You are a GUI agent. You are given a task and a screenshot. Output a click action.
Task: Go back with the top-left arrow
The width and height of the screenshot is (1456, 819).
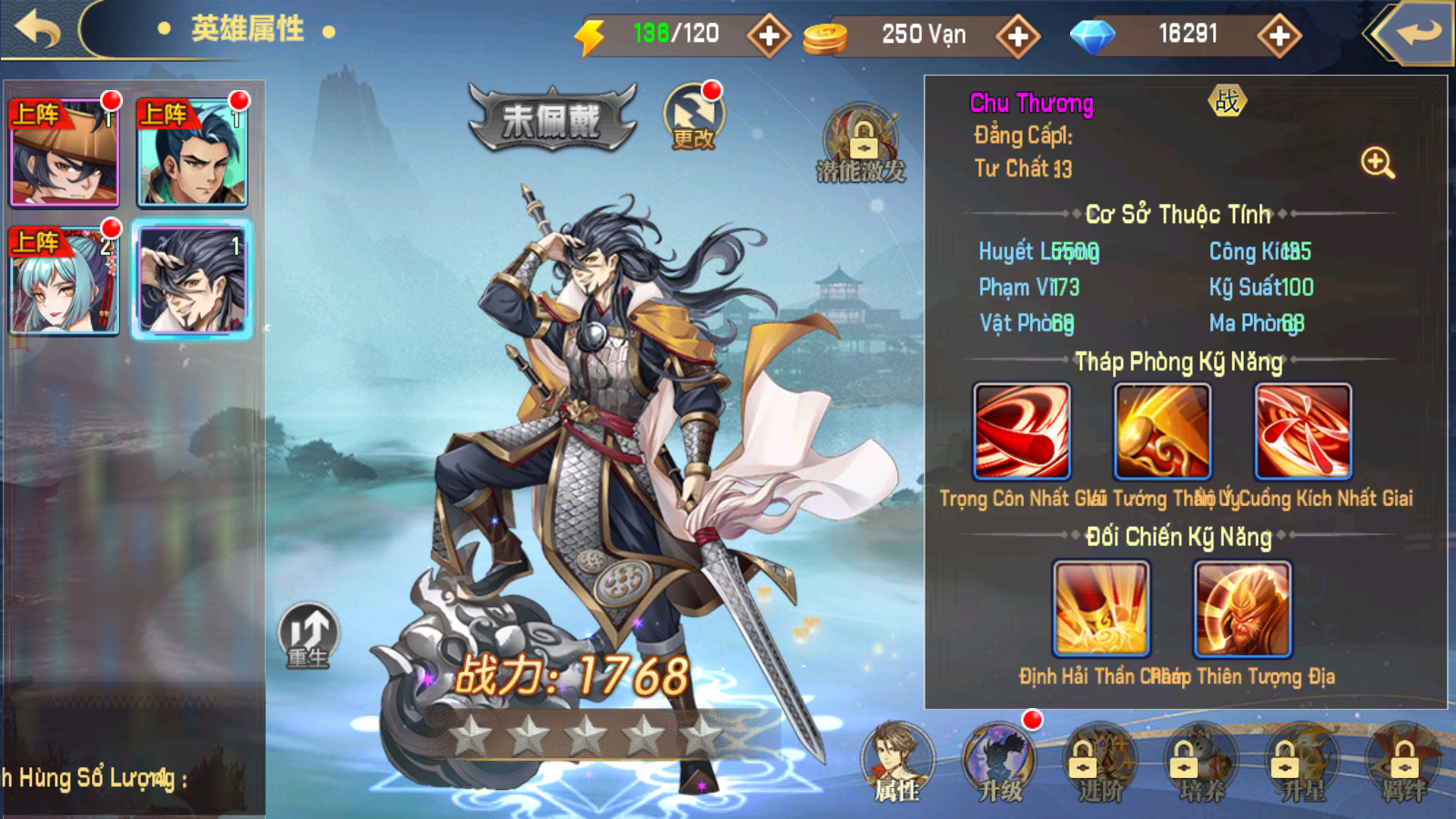[x=38, y=30]
